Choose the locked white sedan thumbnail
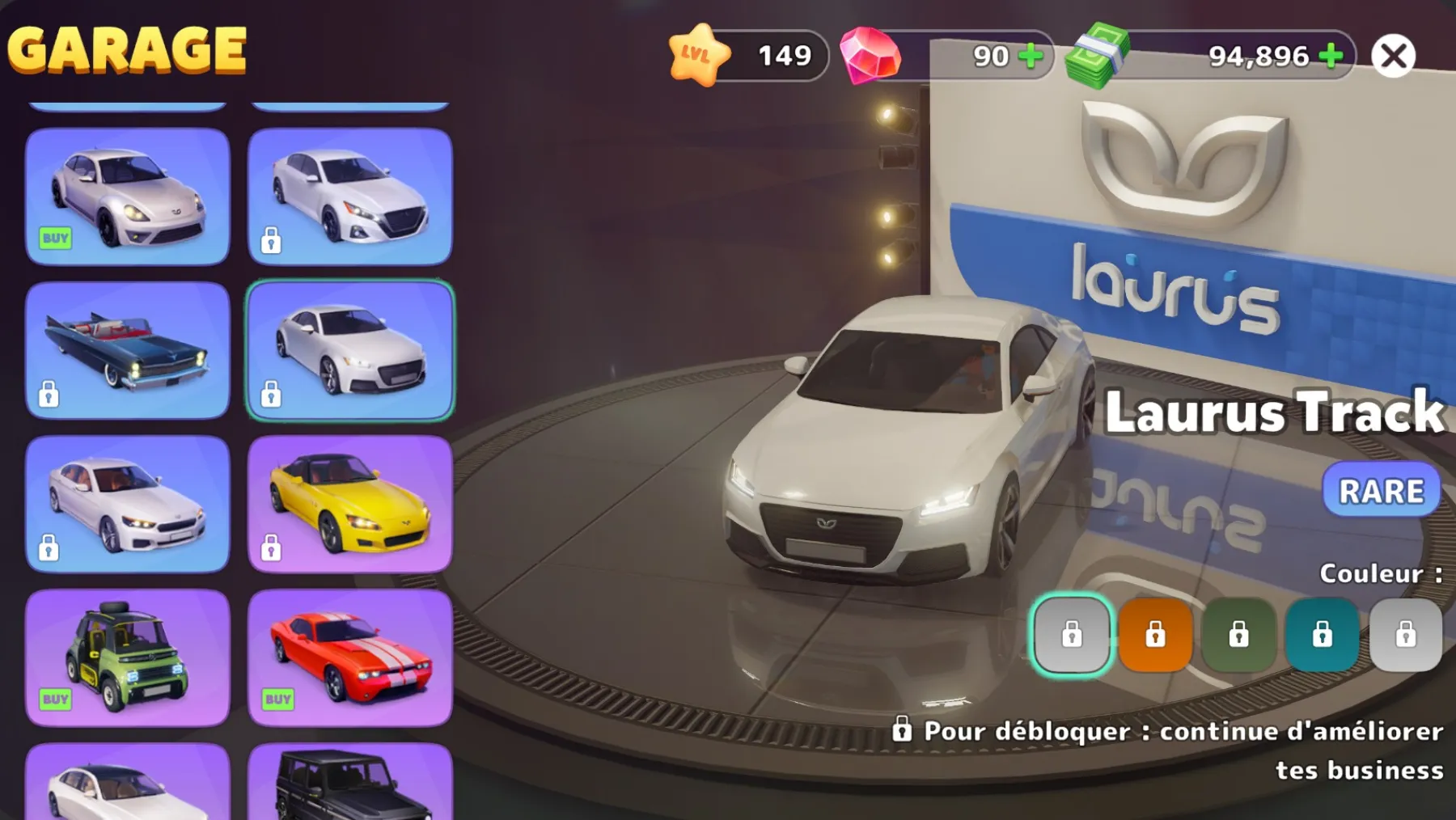Image resolution: width=1456 pixels, height=820 pixels. [349, 197]
